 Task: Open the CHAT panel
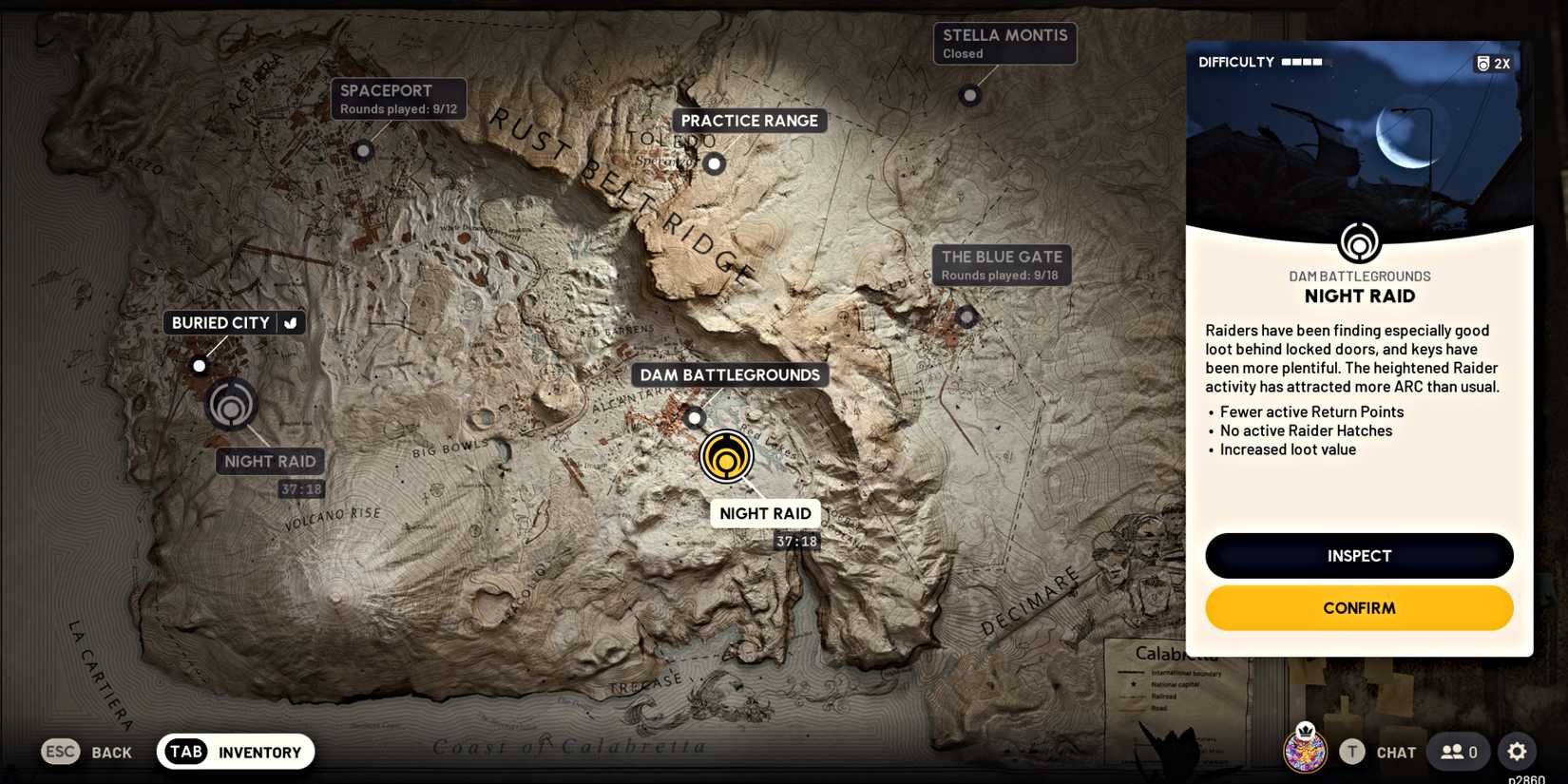[x=1395, y=751]
